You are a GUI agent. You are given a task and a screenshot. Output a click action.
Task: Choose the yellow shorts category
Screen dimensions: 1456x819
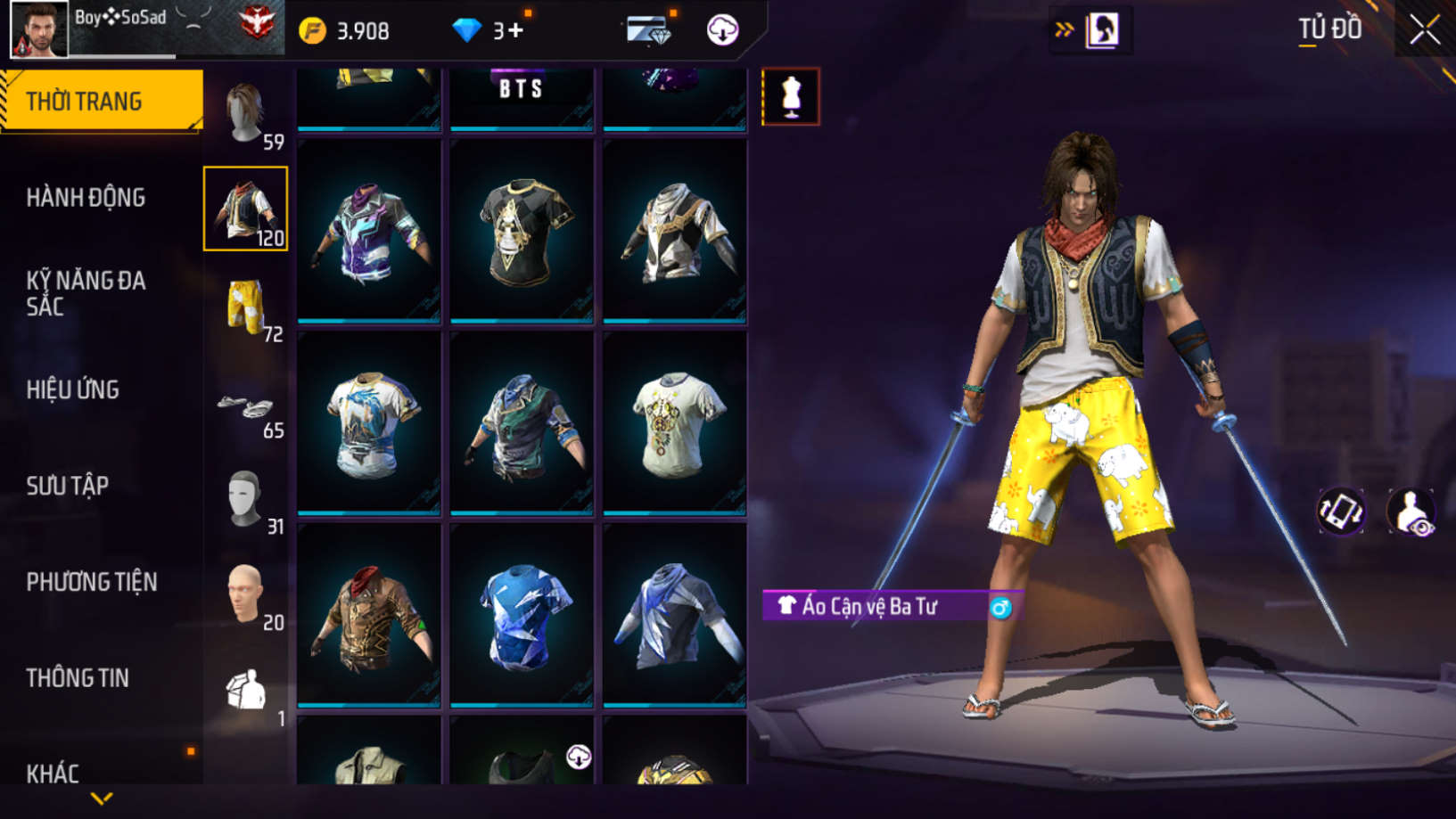245,306
